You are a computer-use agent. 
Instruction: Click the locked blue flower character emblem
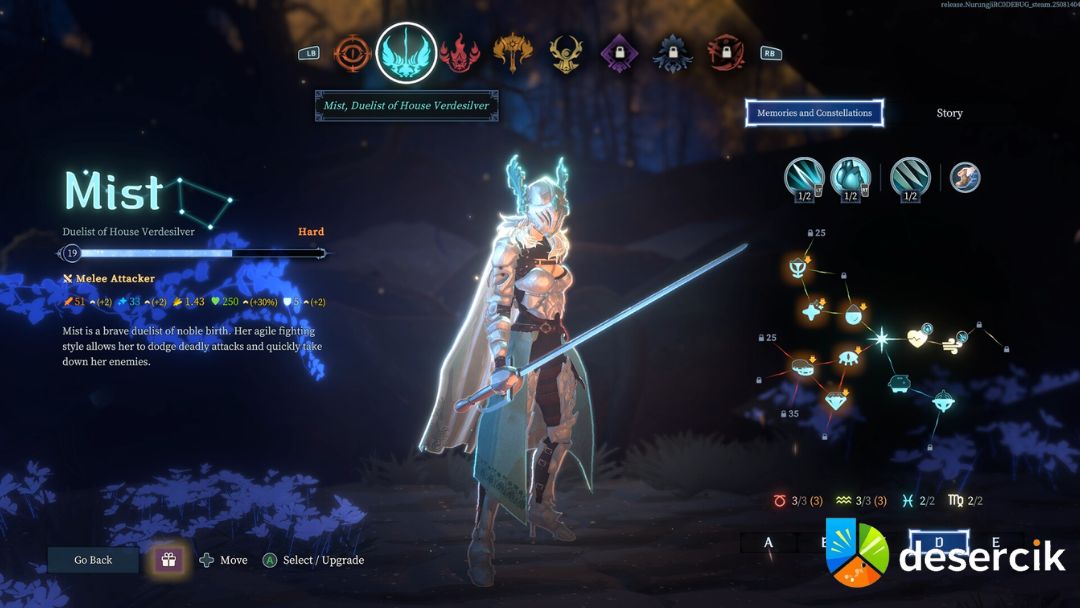(x=672, y=53)
